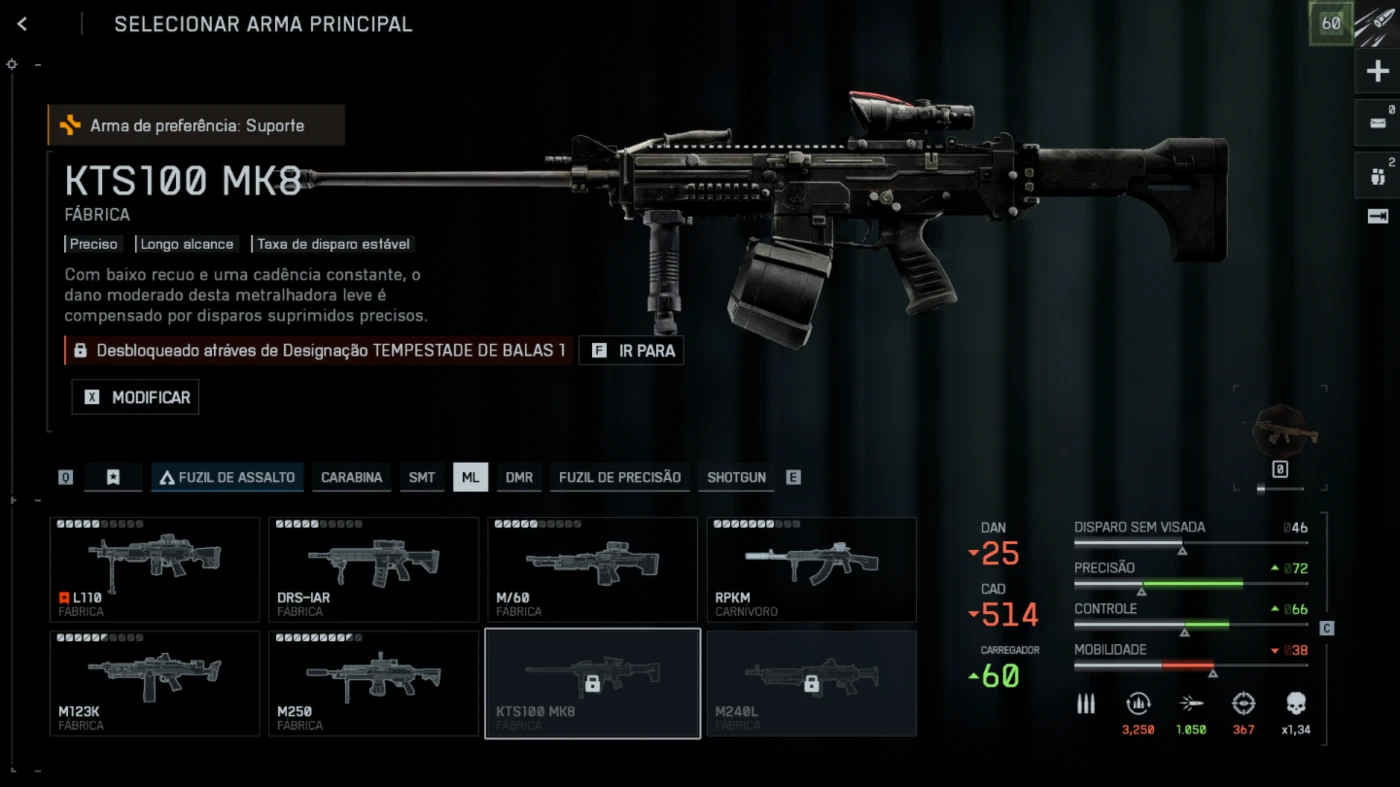
Task: Click the plus icon in the right sidebar
Action: click(x=1377, y=72)
